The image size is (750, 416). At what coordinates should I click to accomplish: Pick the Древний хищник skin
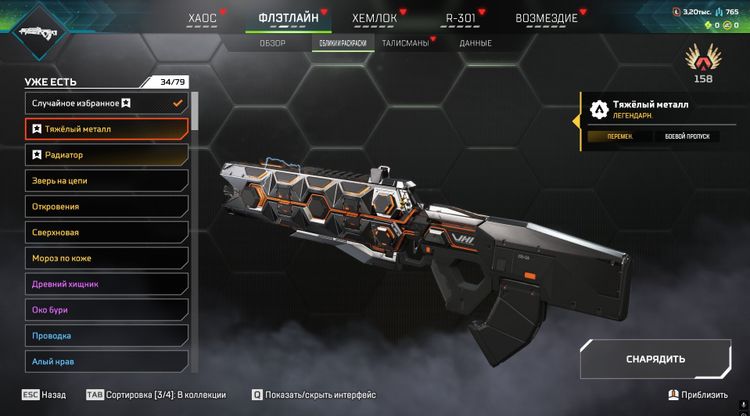click(x=106, y=284)
